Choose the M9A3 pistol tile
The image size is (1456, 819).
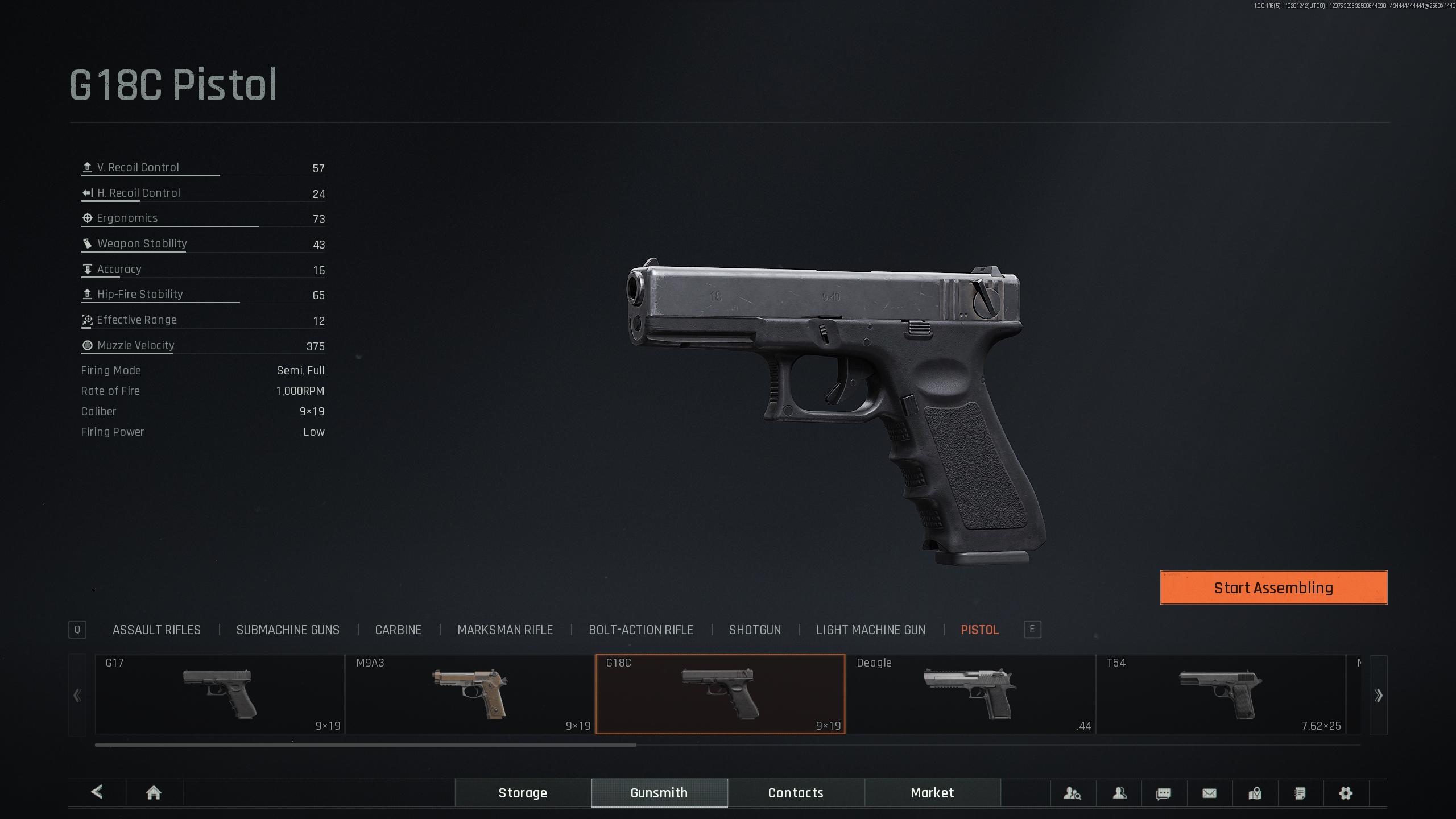point(470,694)
